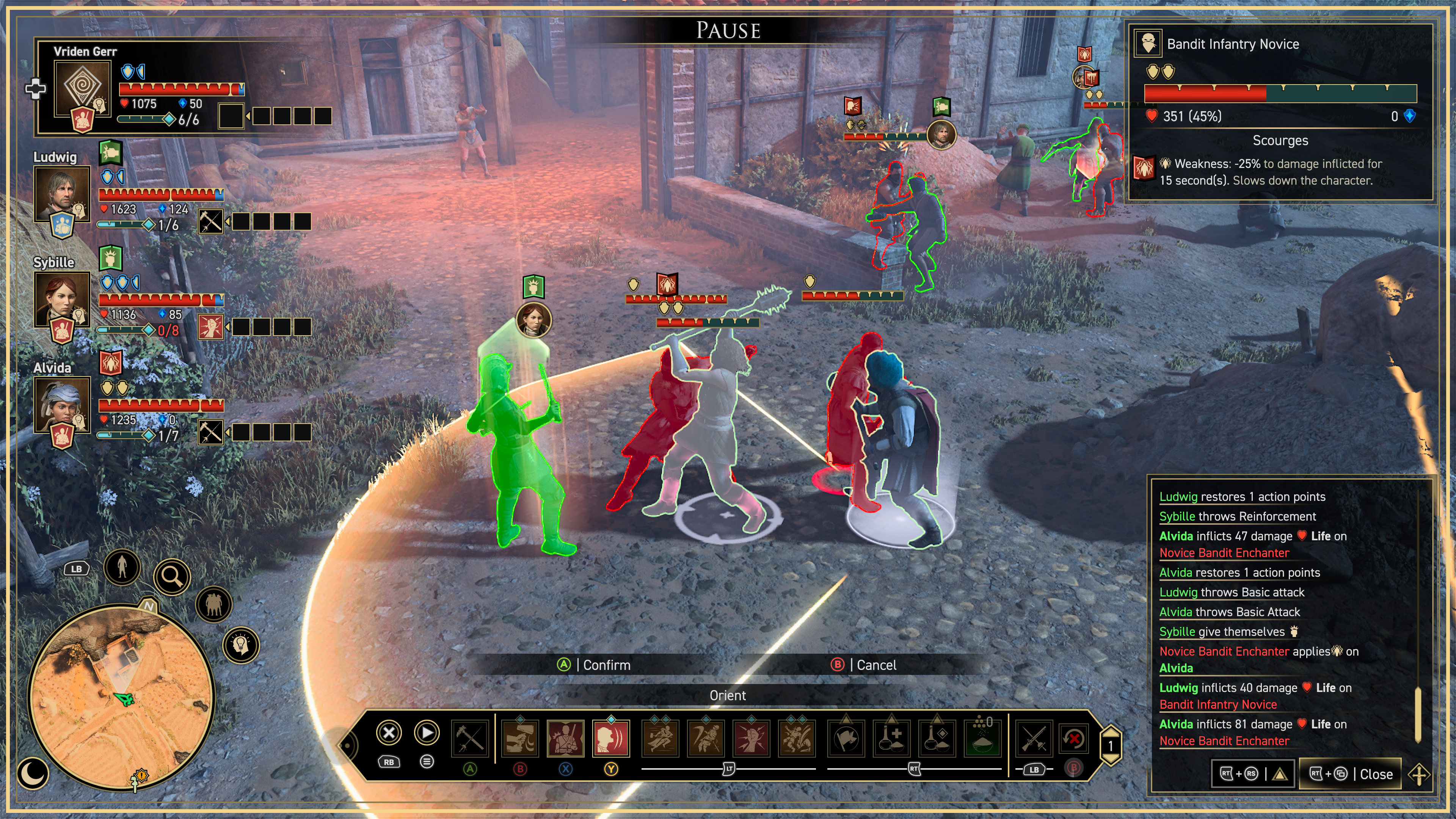The height and width of the screenshot is (819, 1456).
Task: Activate the highlighted shouting head ability
Action: pos(611,738)
